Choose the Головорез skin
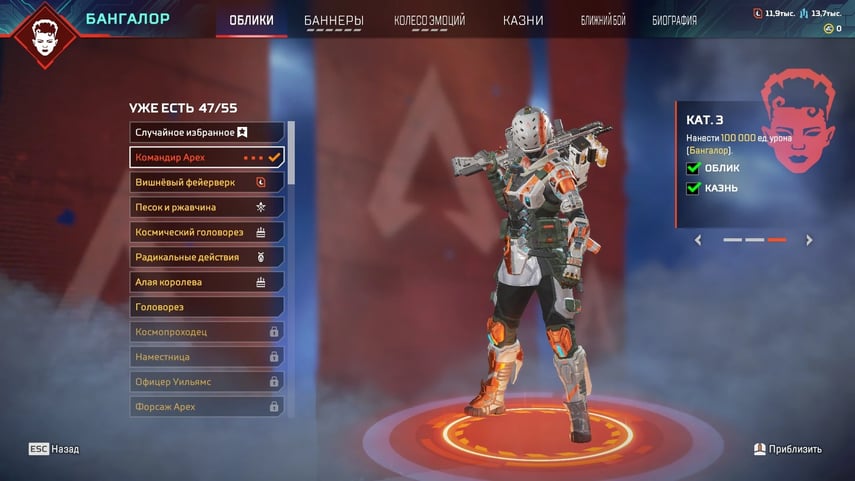Image resolution: width=855 pixels, height=481 pixels. [x=207, y=307]
